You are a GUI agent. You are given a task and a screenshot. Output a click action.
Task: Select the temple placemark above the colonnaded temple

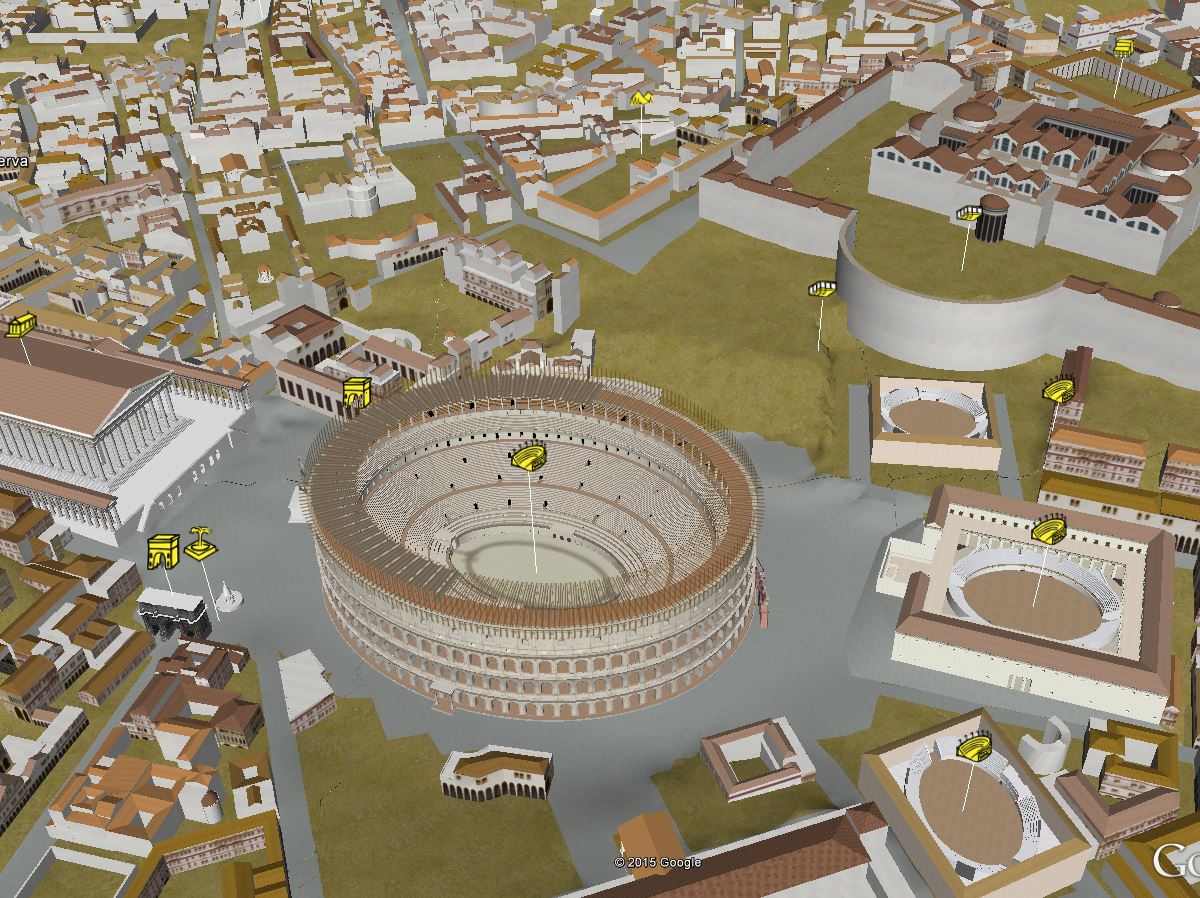point(20,326)
